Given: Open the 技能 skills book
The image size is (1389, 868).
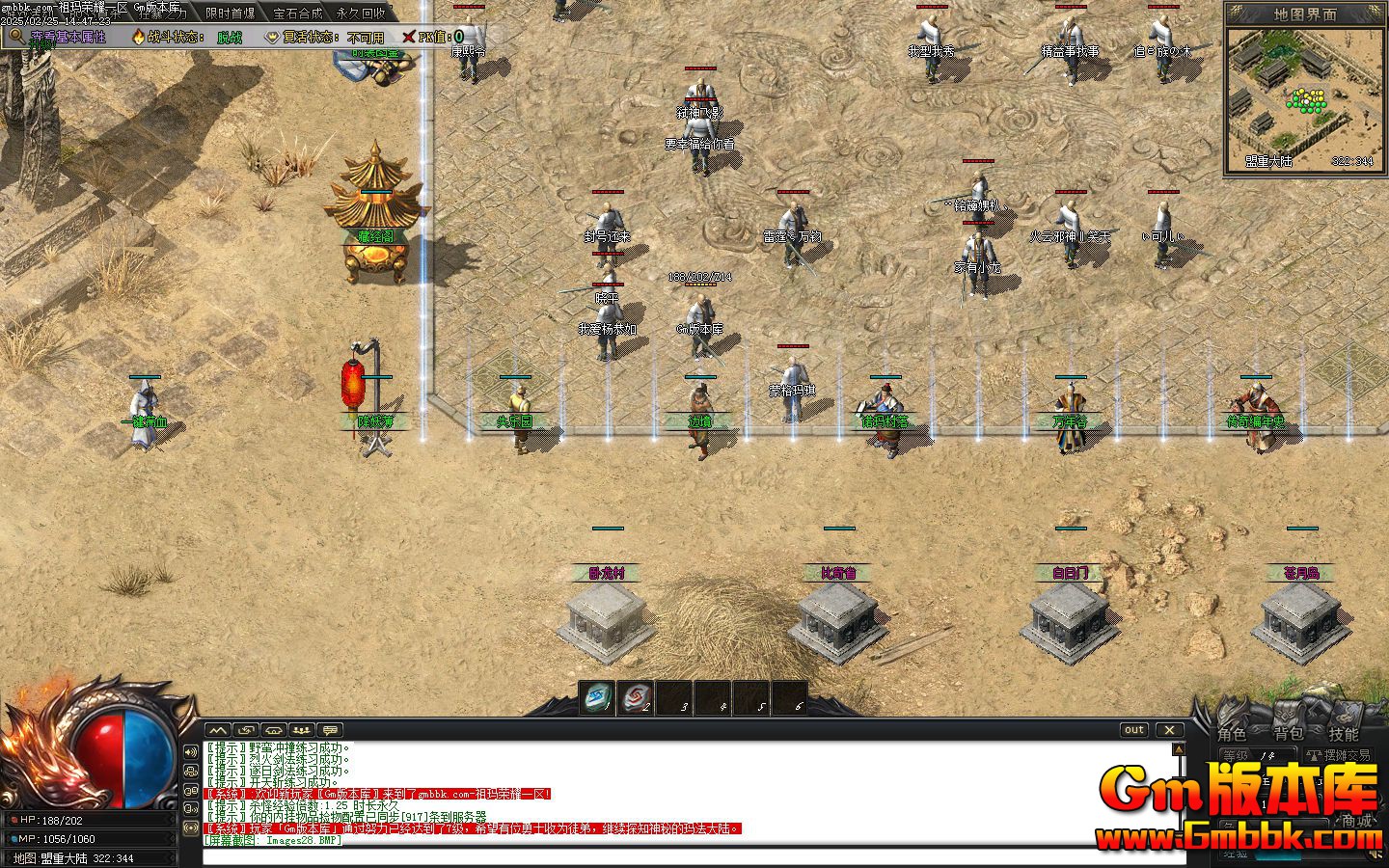Looking at the screenshot, I should [x=1344, y=734].
